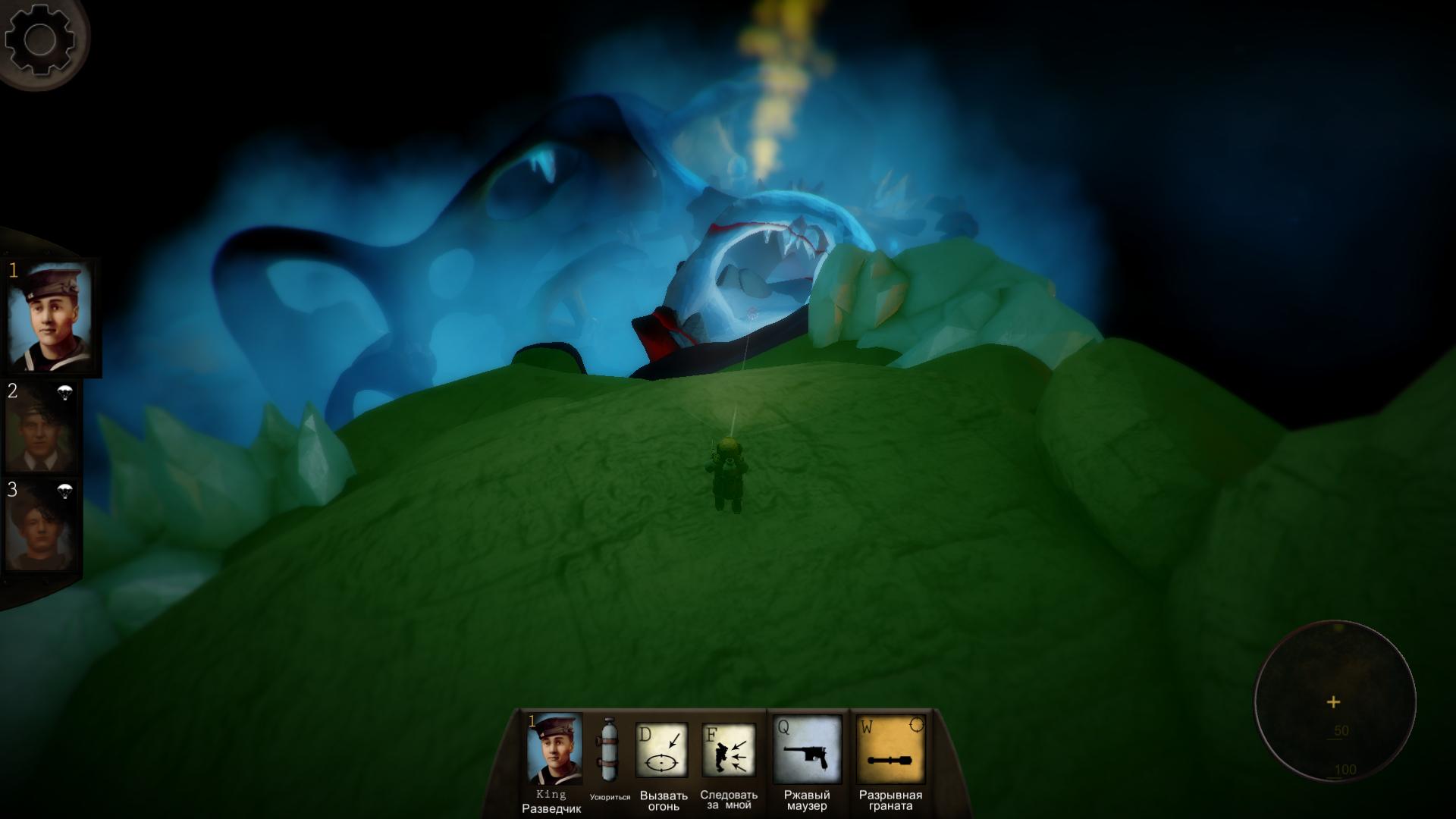Use the Вызвать огонь ability

661,750
